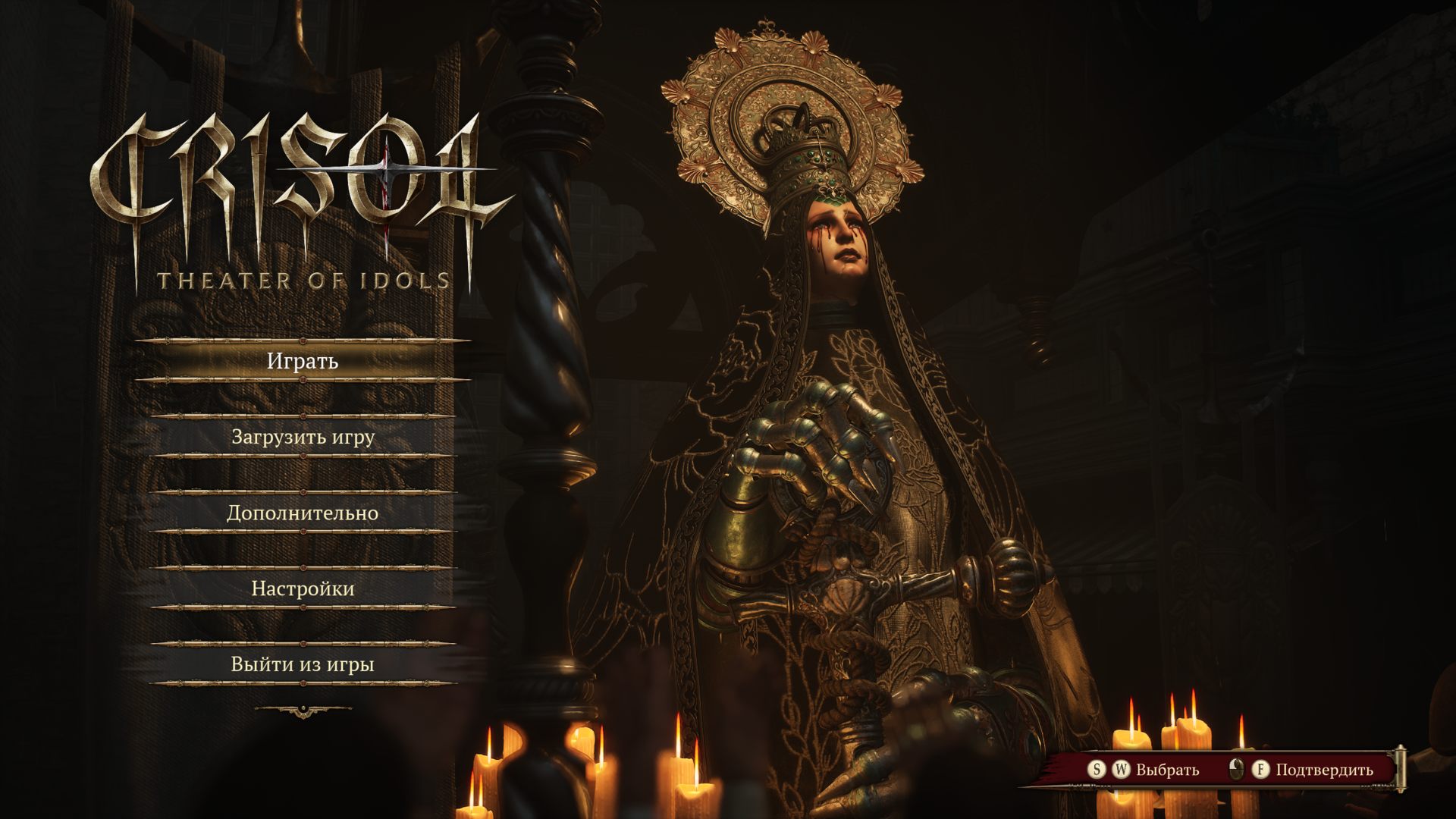
Task: Start the game with Играть
Action: pos(303,361)
